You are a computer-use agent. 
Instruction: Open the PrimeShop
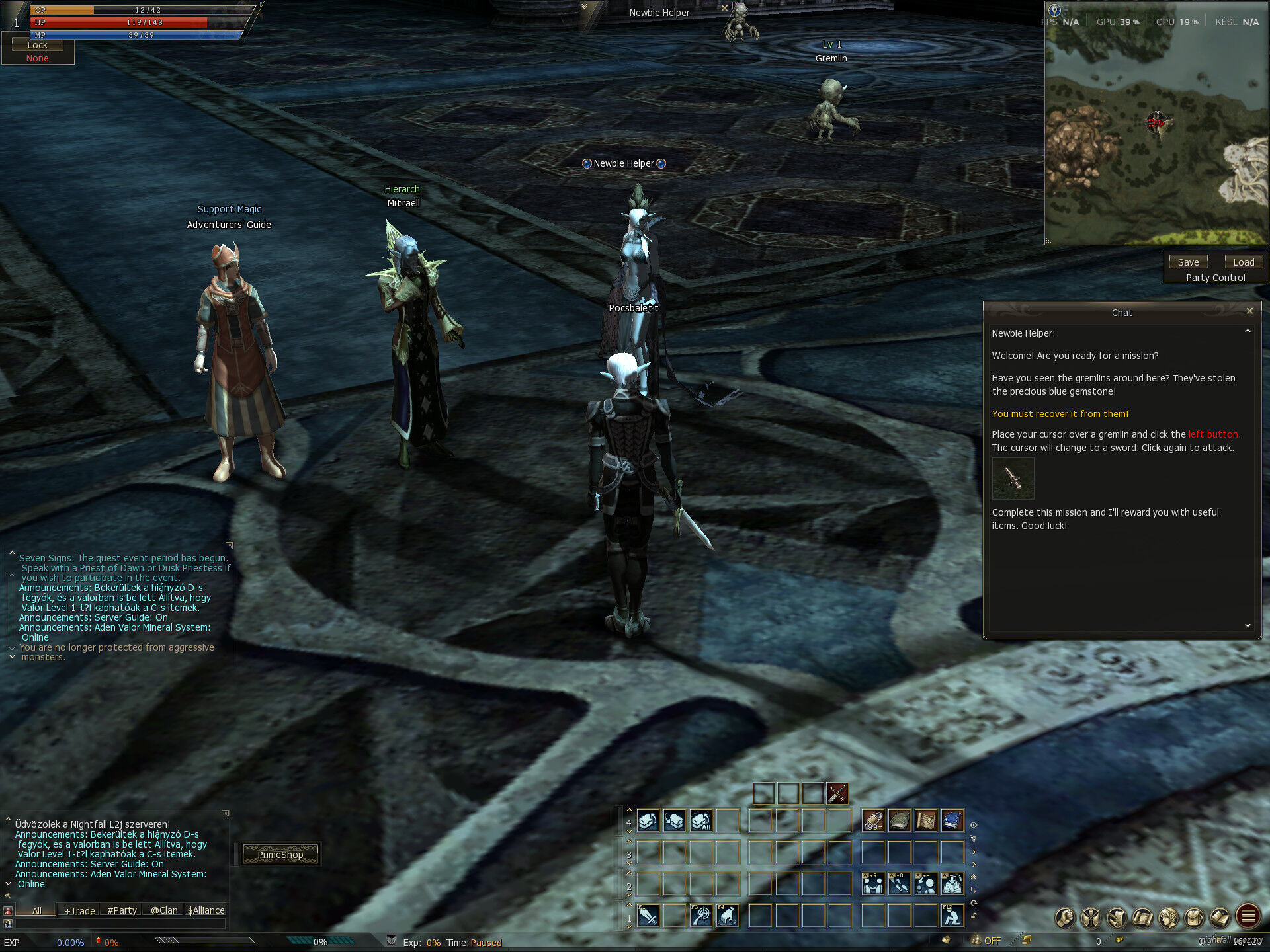tap(280, 855)
